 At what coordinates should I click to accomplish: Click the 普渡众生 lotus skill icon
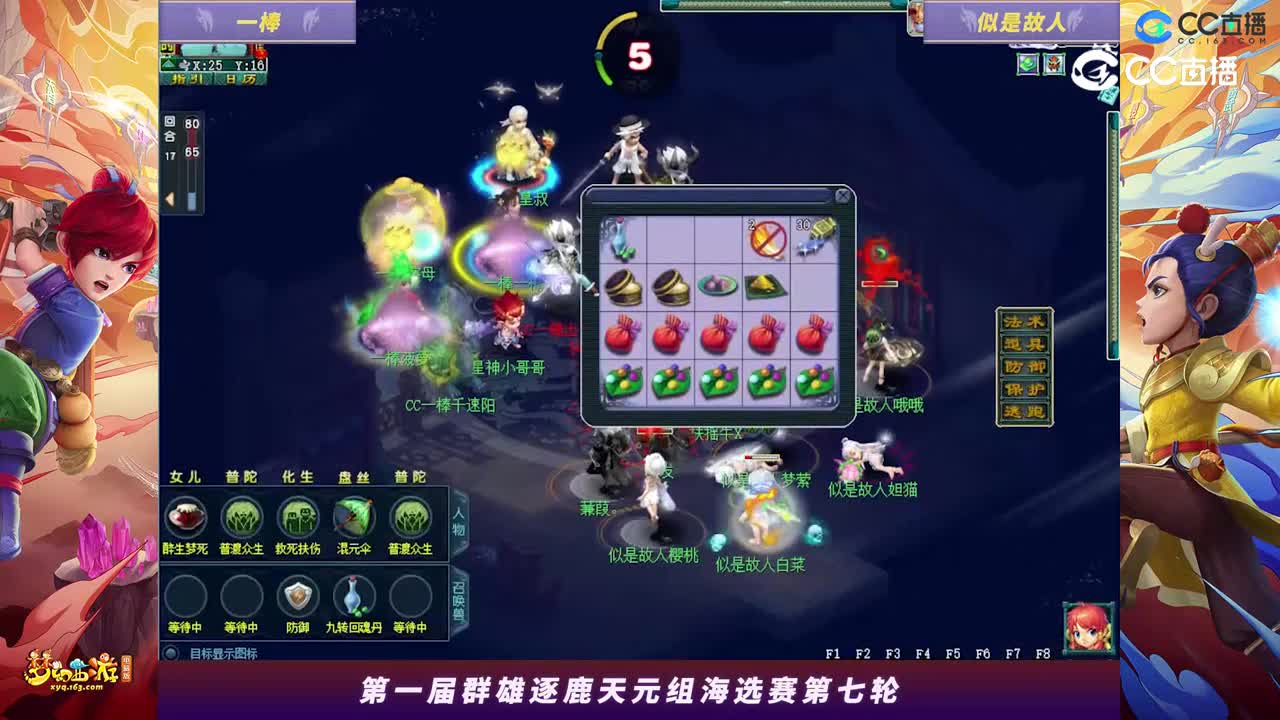pyautogui.click(x=243, y=518)
